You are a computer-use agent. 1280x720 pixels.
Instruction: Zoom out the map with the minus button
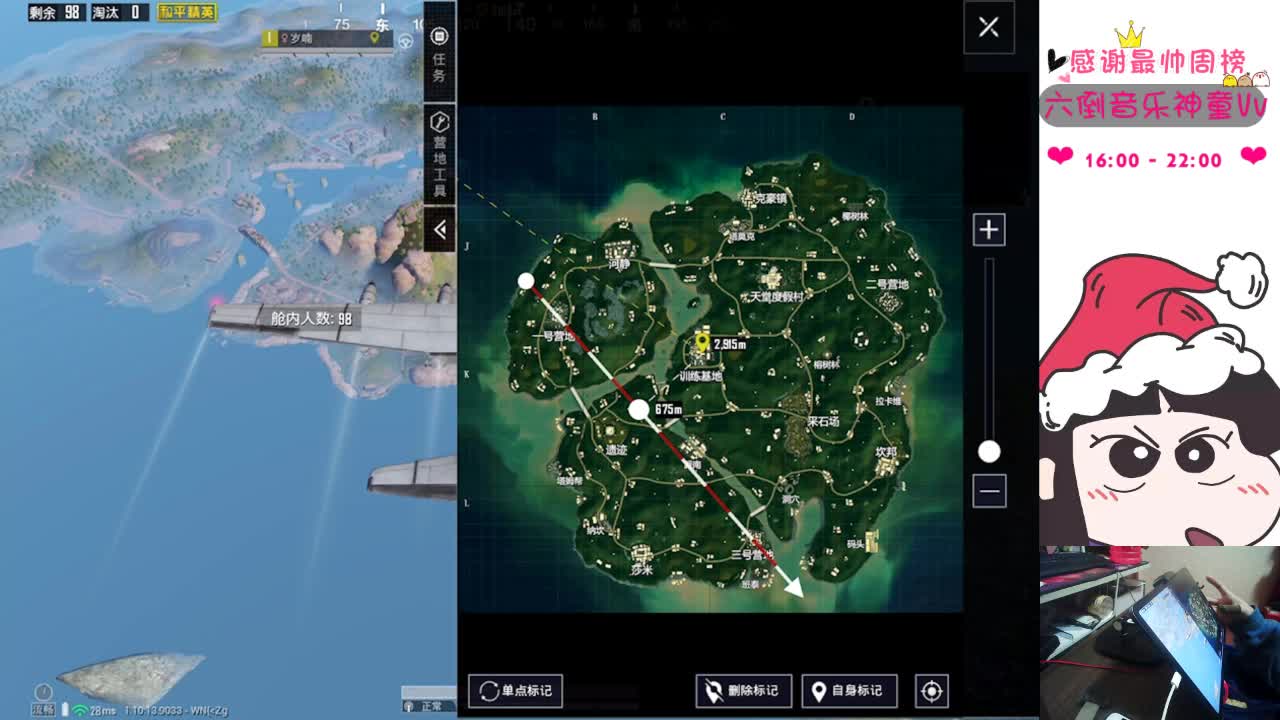click(989, 491)
